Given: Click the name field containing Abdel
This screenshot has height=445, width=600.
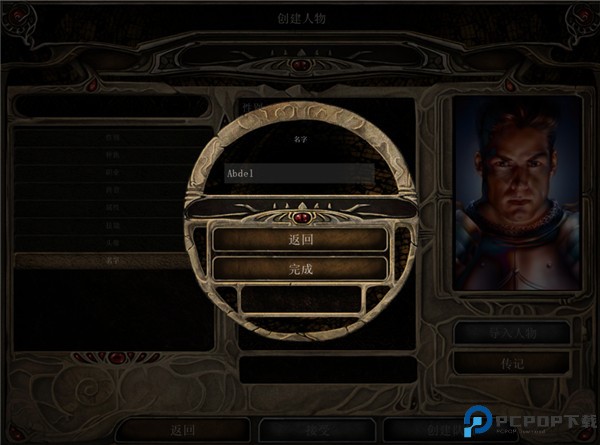Looking at the screenshot, I should click(x=300, y=173).
